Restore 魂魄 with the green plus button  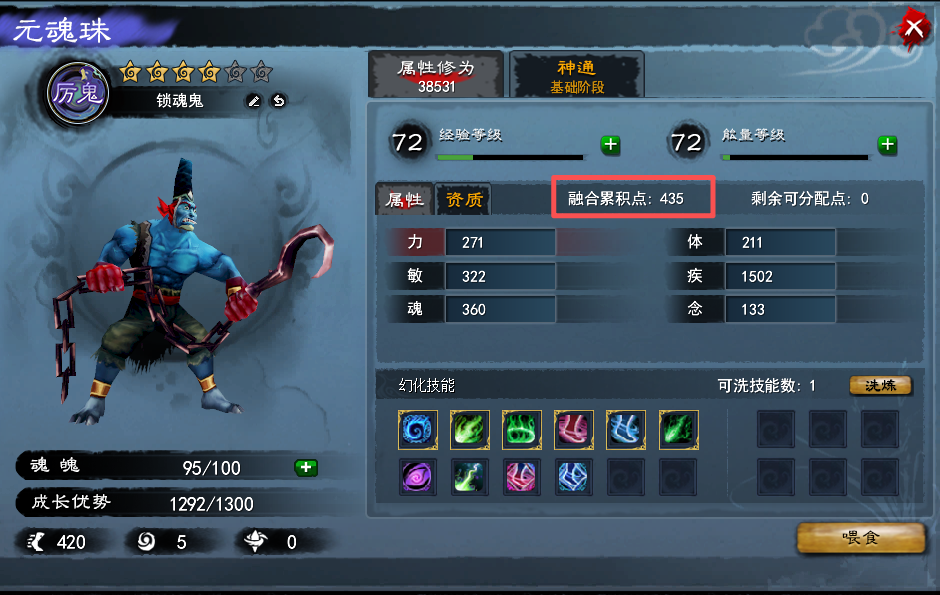[x=306, y=467]
